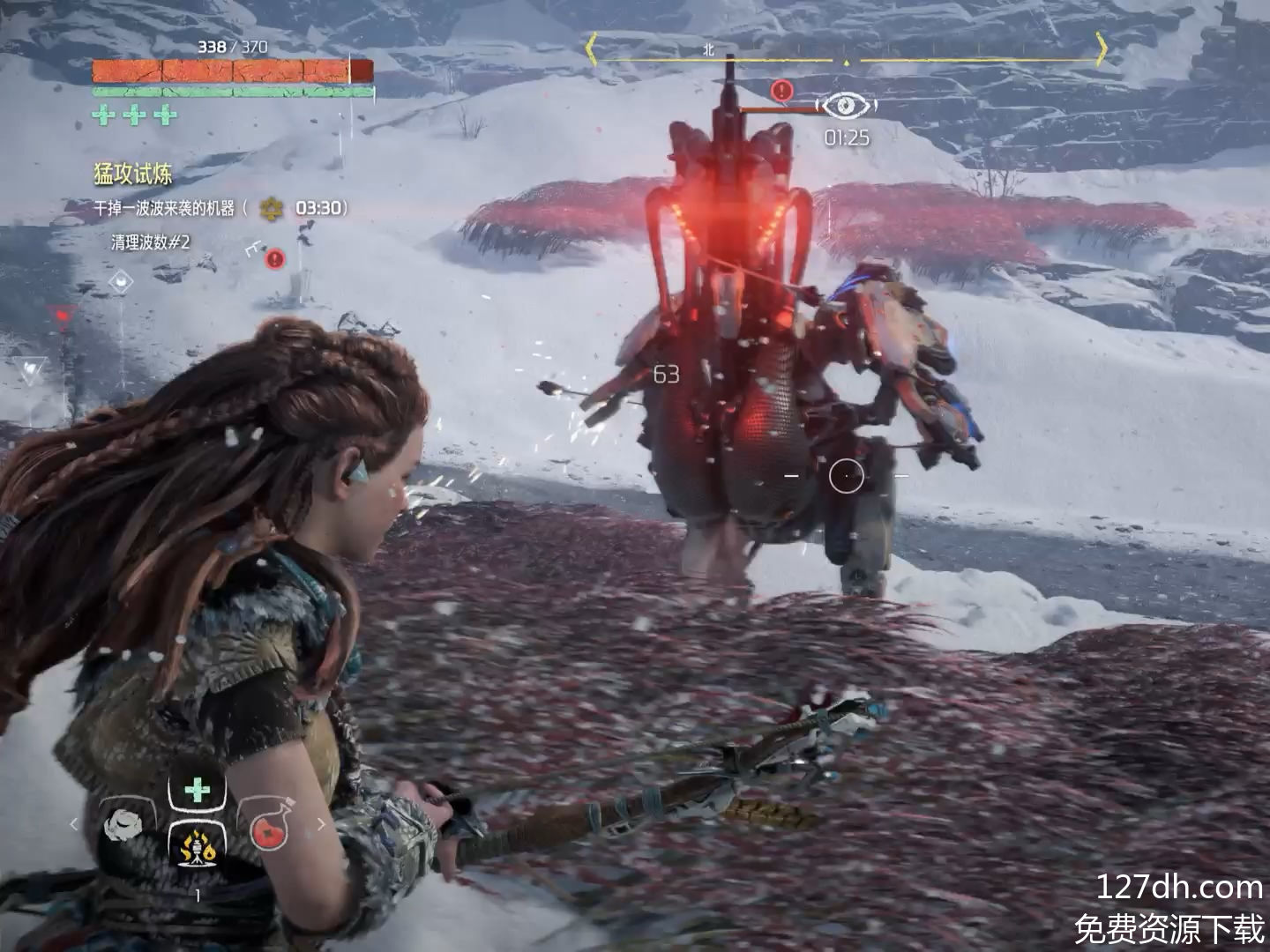This screenshot has width=1270, height=952.
Task: Cycle tools with the left arrow
Action: coord(74,825)
